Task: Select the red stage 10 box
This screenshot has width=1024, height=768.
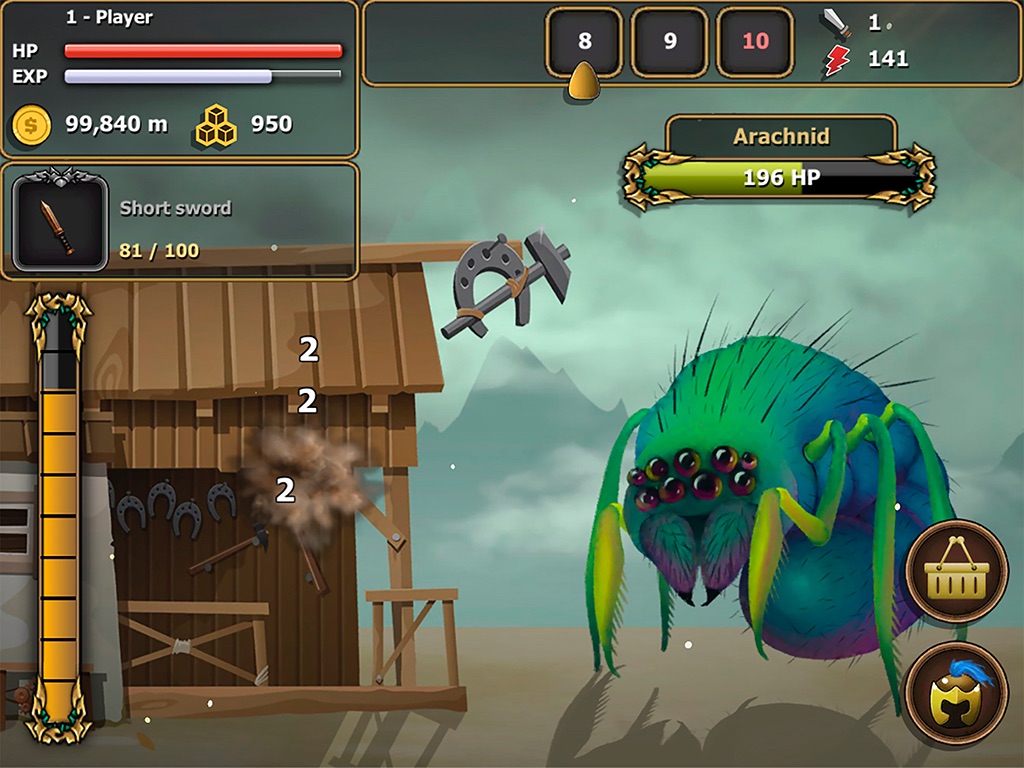Action: 756,42
